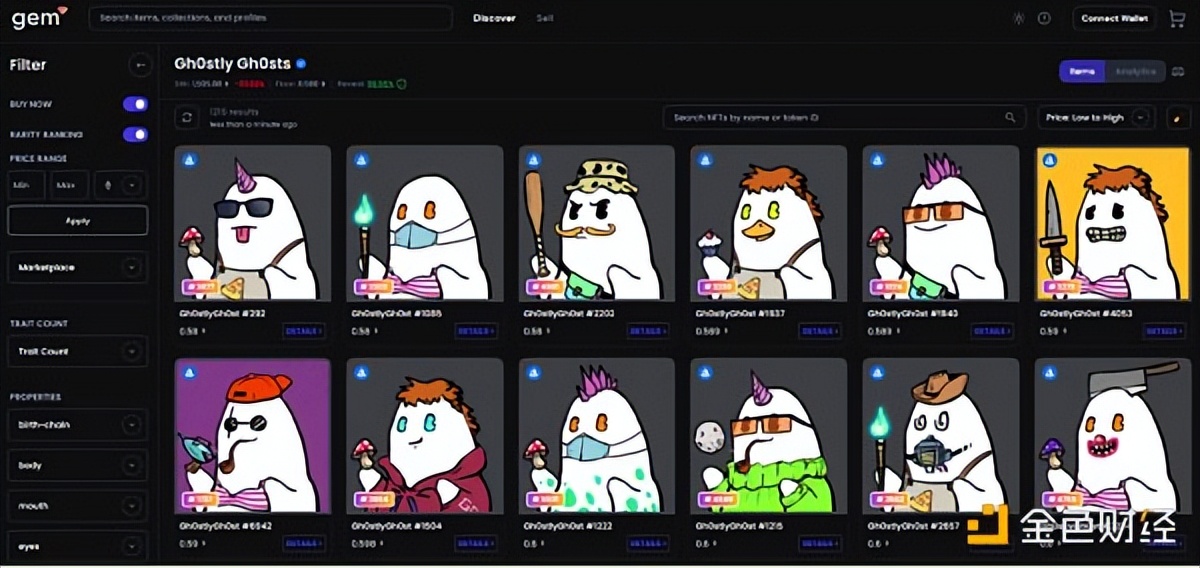The height and width of the screenshot is (568, 1200).
Task: Click the Connect Wallet button
Action: (x=1114, y=18)
